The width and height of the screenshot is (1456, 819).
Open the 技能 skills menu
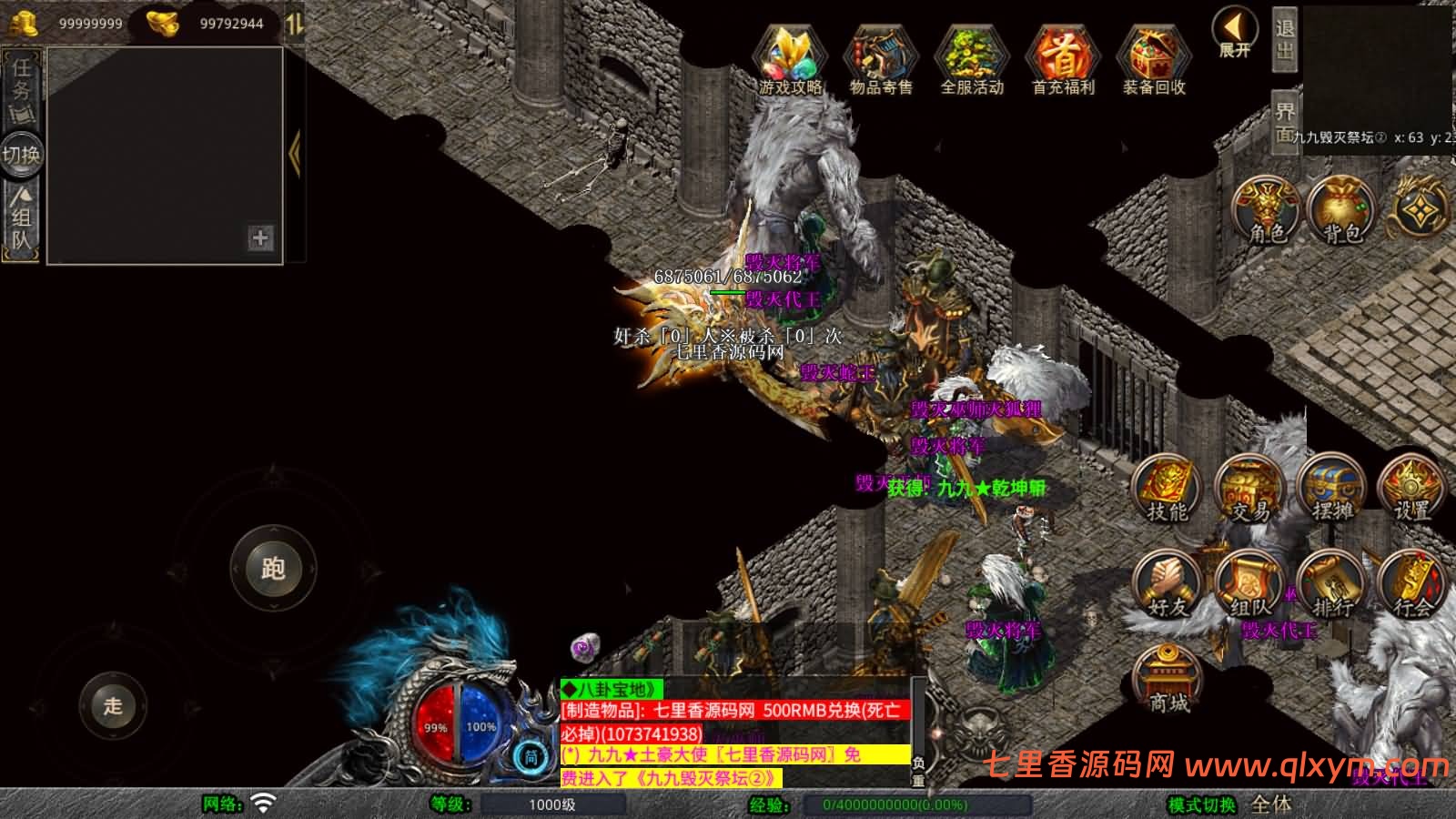[x=1167, y=490]
